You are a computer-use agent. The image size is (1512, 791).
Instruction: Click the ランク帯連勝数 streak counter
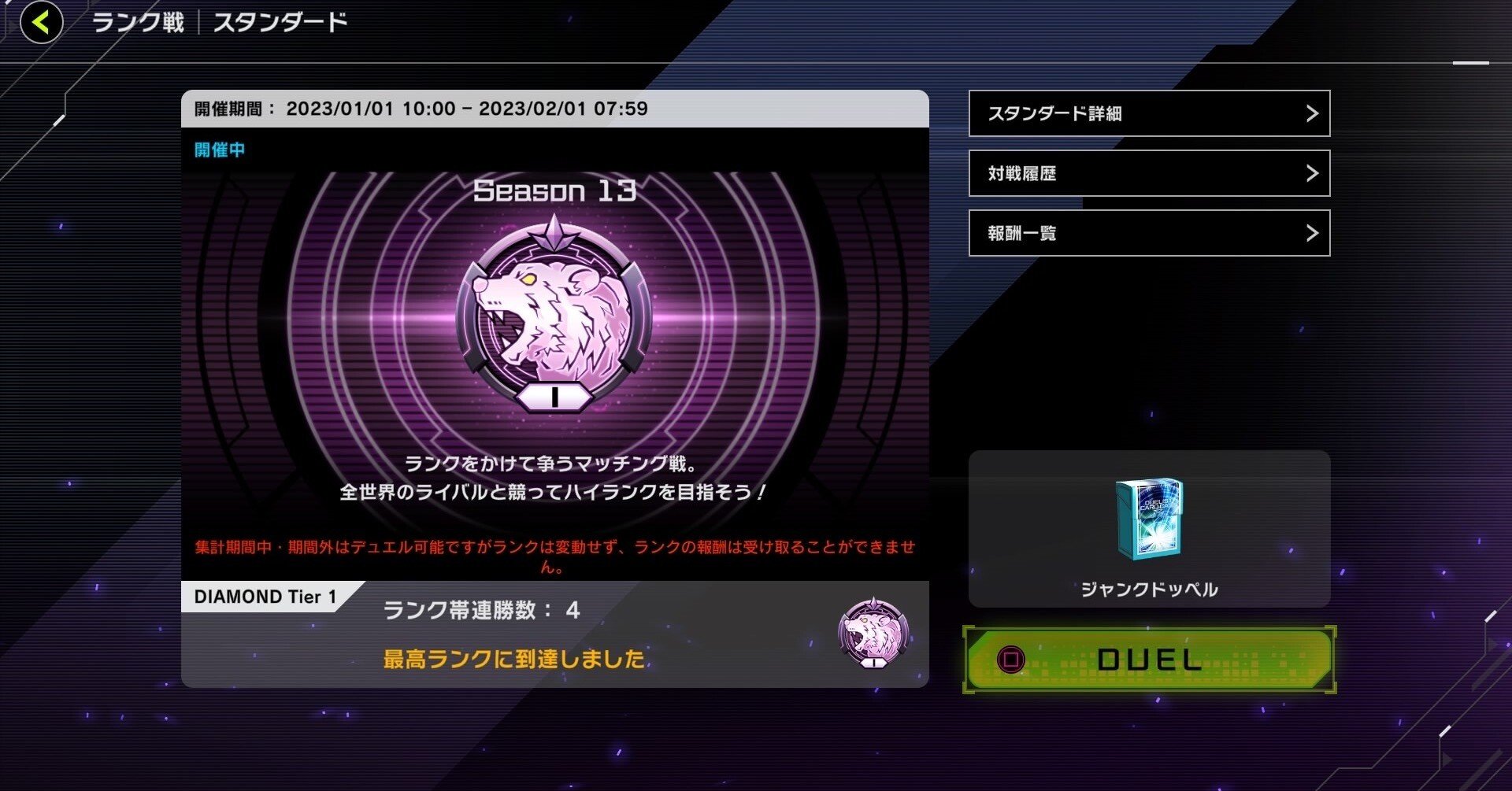coord(480,610)
